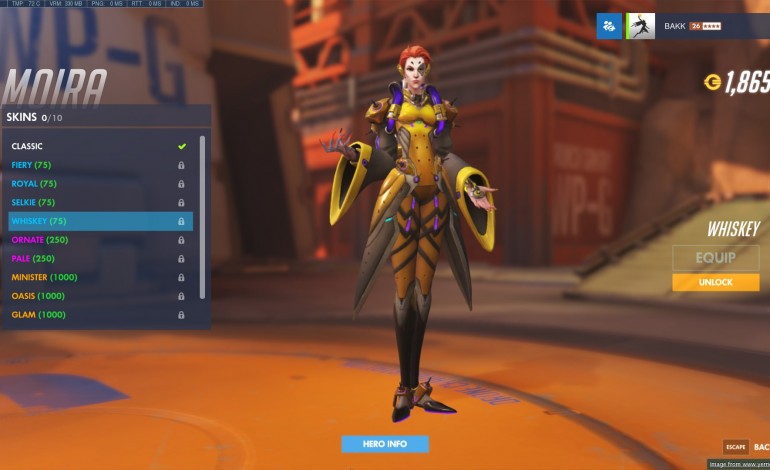Open Hero Info
Image resolution: width=770 pixels, height=470 pixels.
[x=385, y=444]
